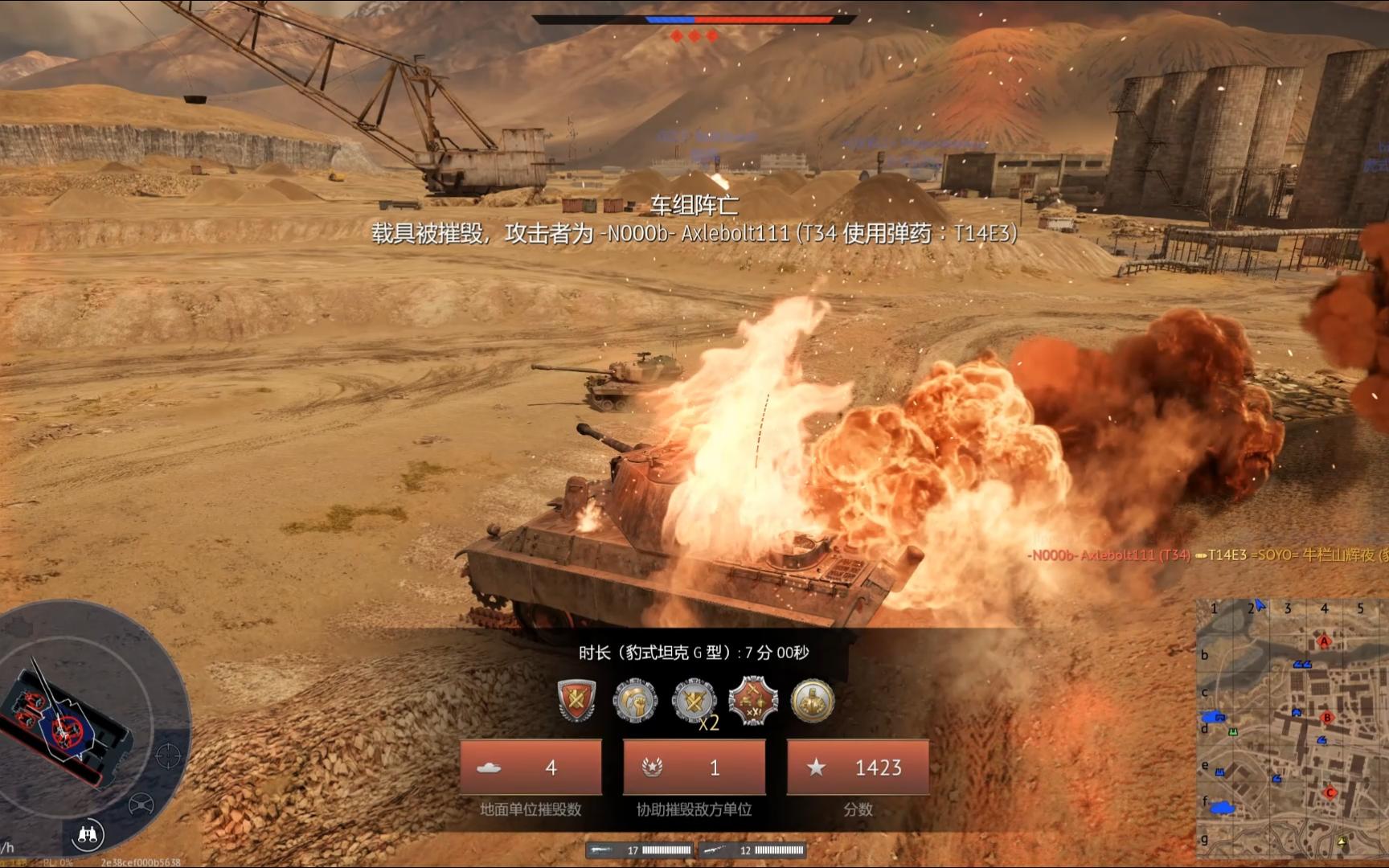This screenshot has height=868, width=1389.
Task: Click the score panel showing 1423
Action: pyautogui.click(x=858, y=768)
